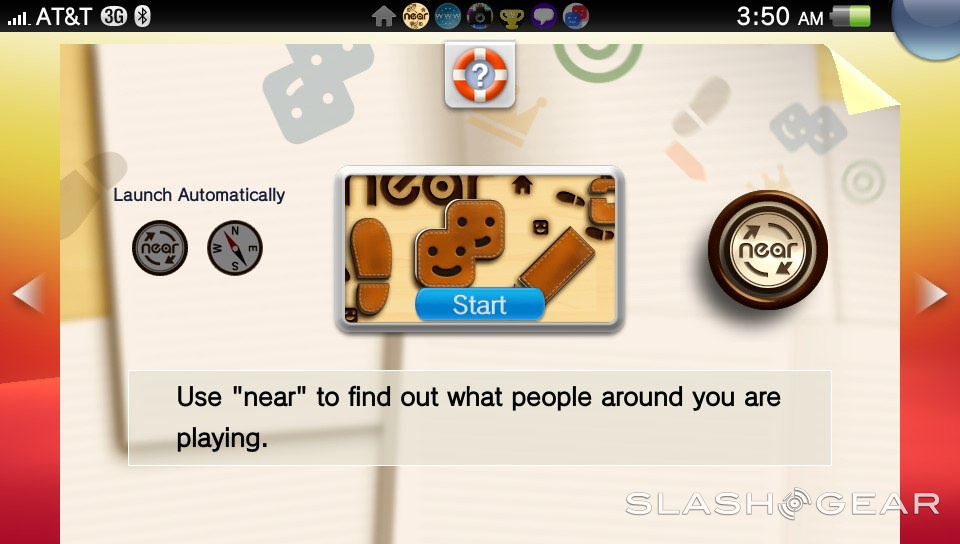Screen dimensions: 960x544
Task: Select the compass icon under Launch Automatically
Action: coord(235,247)
